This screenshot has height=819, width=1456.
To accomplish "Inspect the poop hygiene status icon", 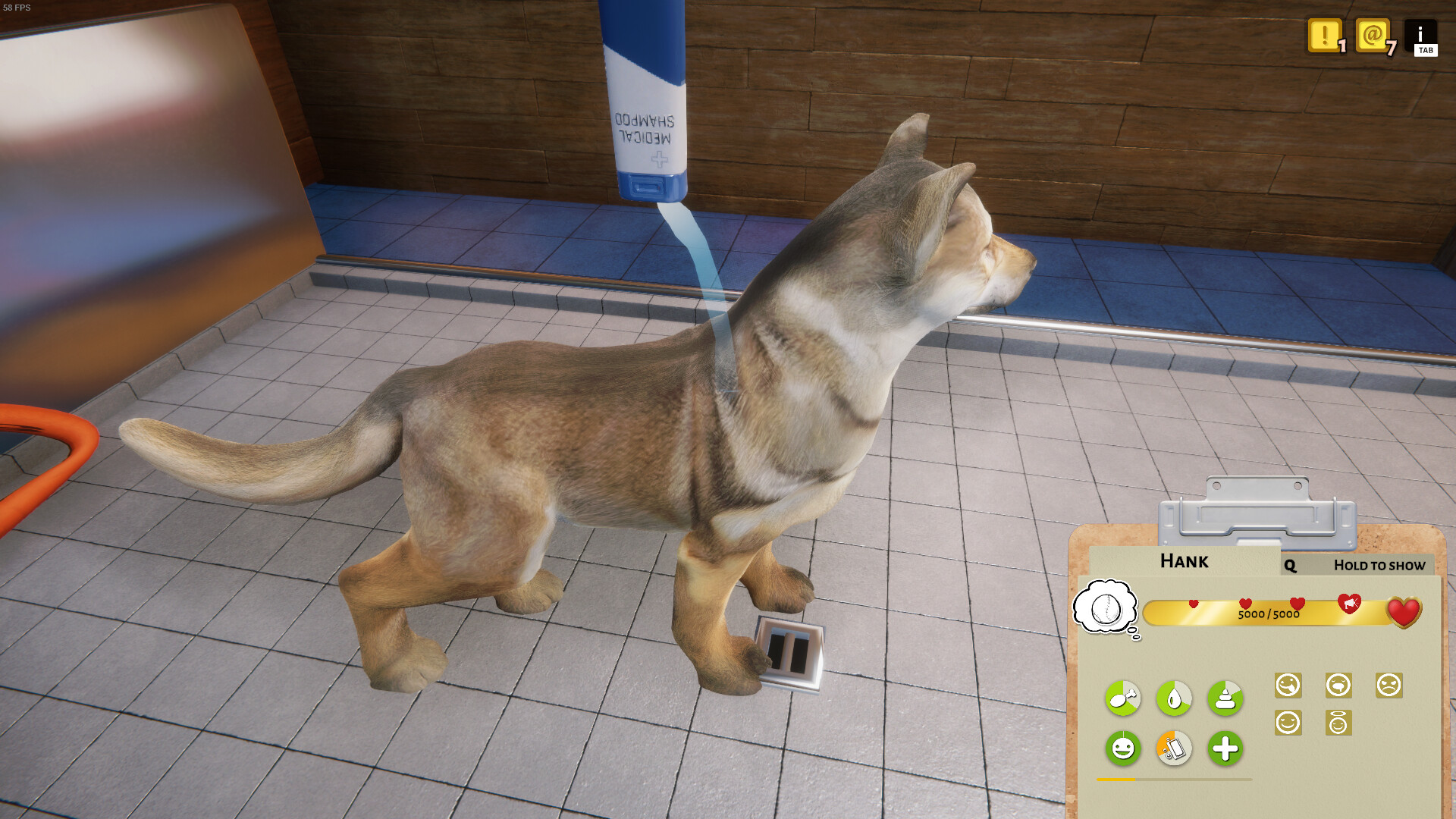I will point(1225,698).
